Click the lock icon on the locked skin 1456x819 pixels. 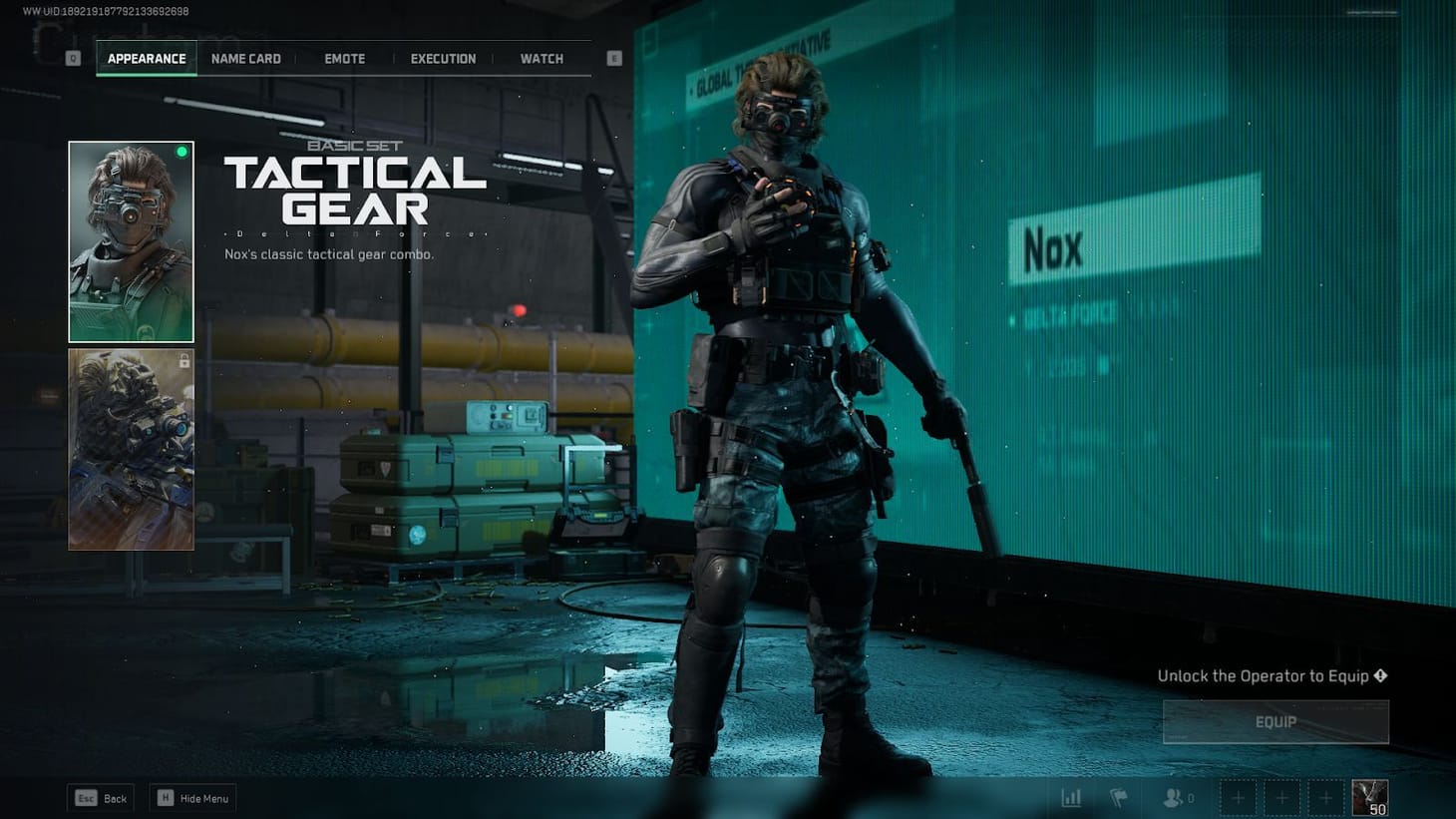[x=183, y=362]
